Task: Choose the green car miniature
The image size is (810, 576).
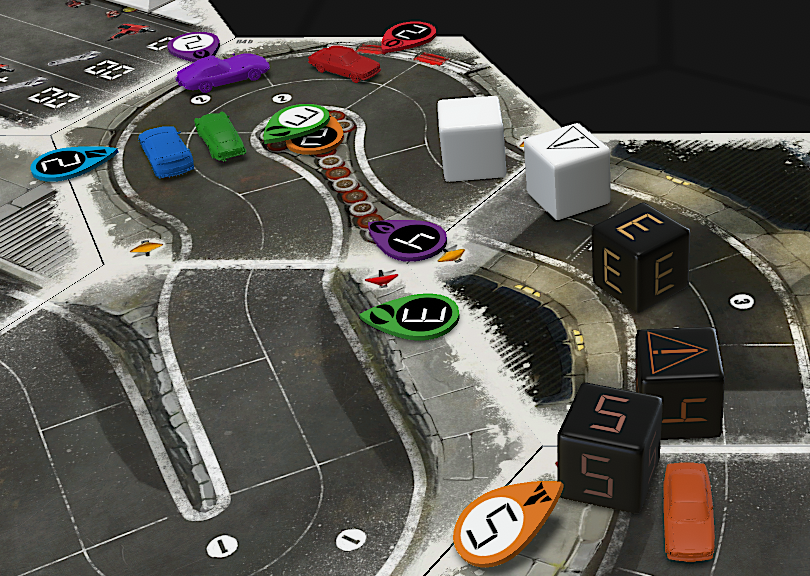Action: [220, 135]
